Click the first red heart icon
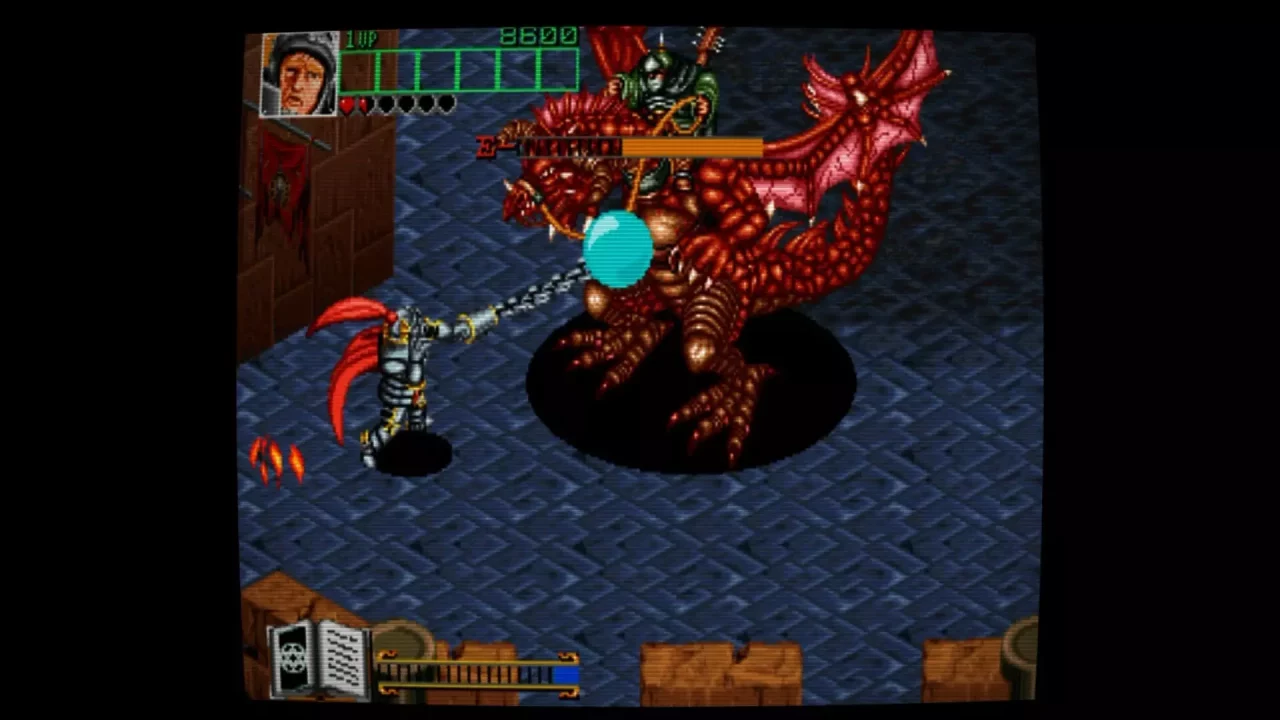Viewport: 1280px width, 720px height. coord(347,104)
